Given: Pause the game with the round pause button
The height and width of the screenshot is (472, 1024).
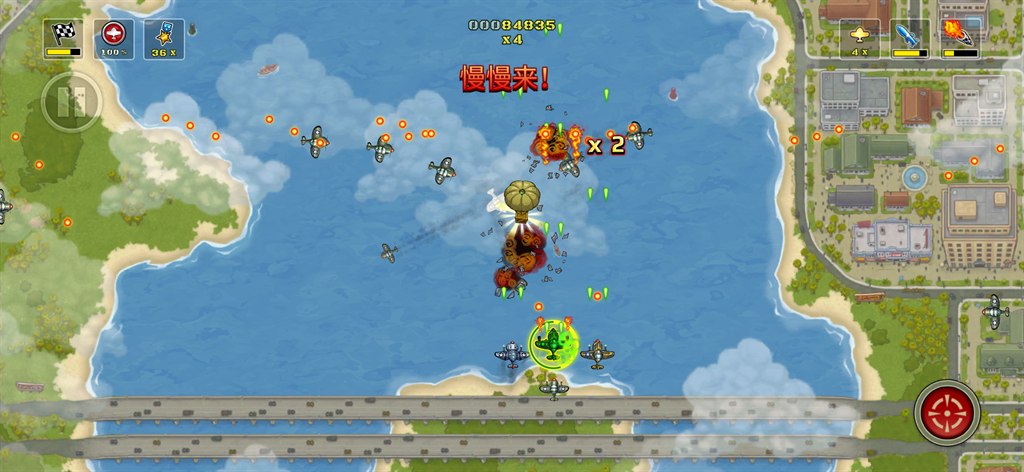Looking at the screenshot, I should pyautogui.click(x=71, y=101).
